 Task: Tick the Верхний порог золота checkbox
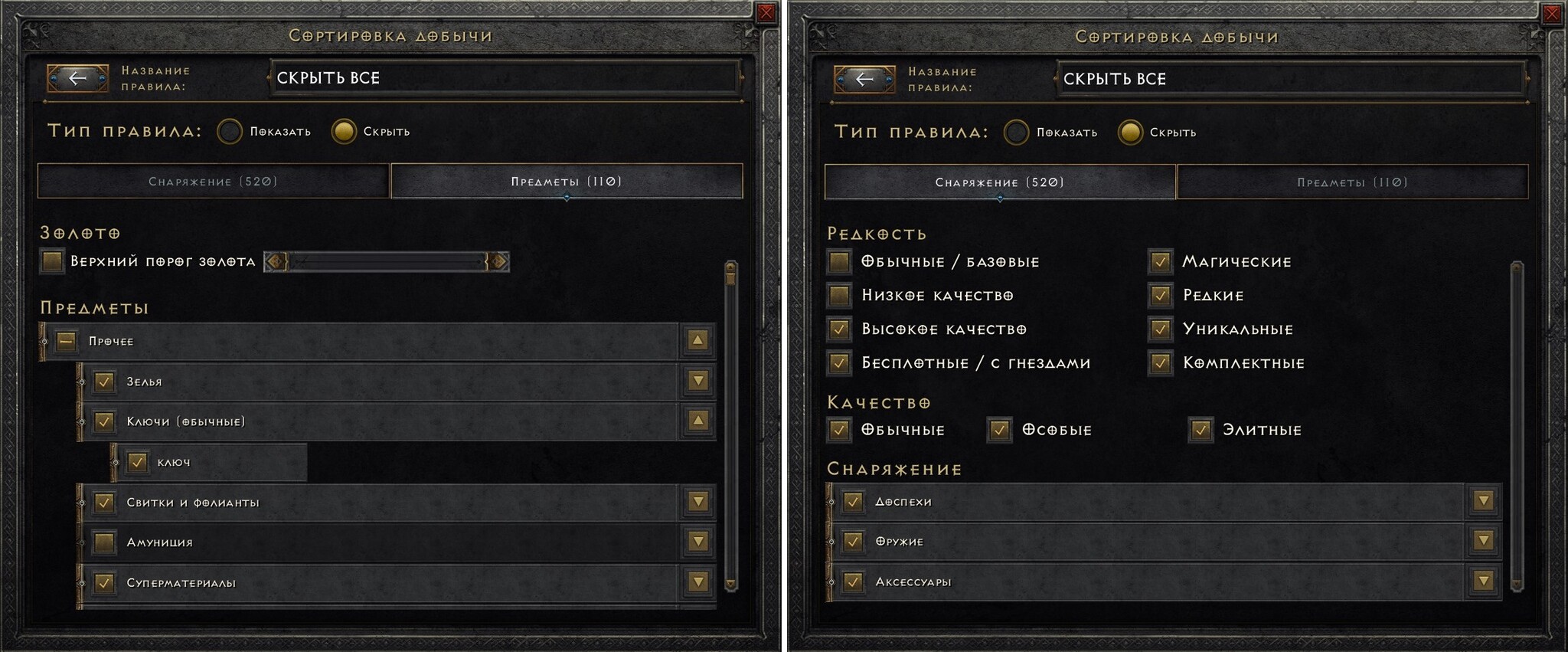coord(52,261)
